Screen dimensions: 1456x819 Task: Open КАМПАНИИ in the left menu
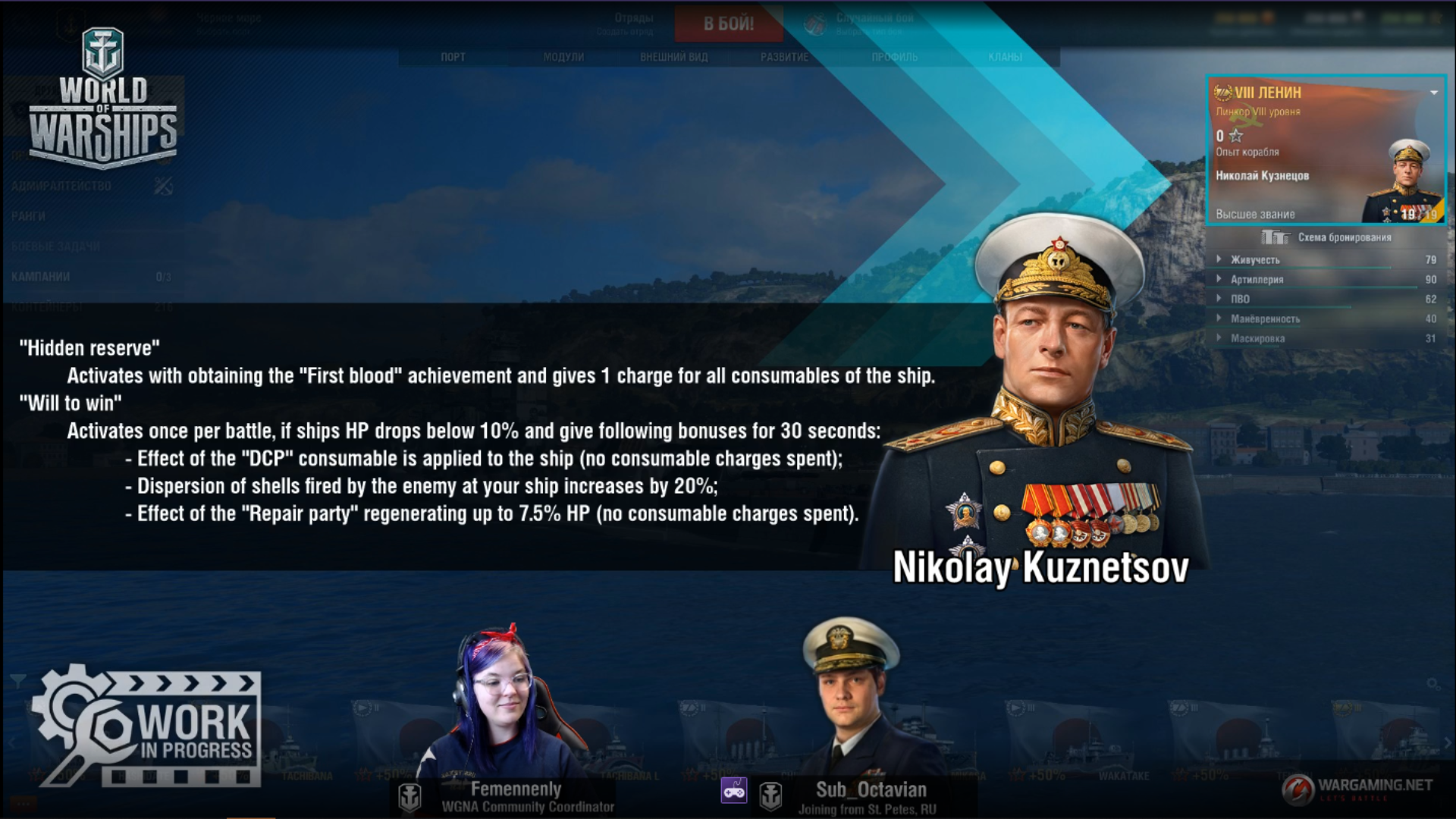tap(41, 277)
